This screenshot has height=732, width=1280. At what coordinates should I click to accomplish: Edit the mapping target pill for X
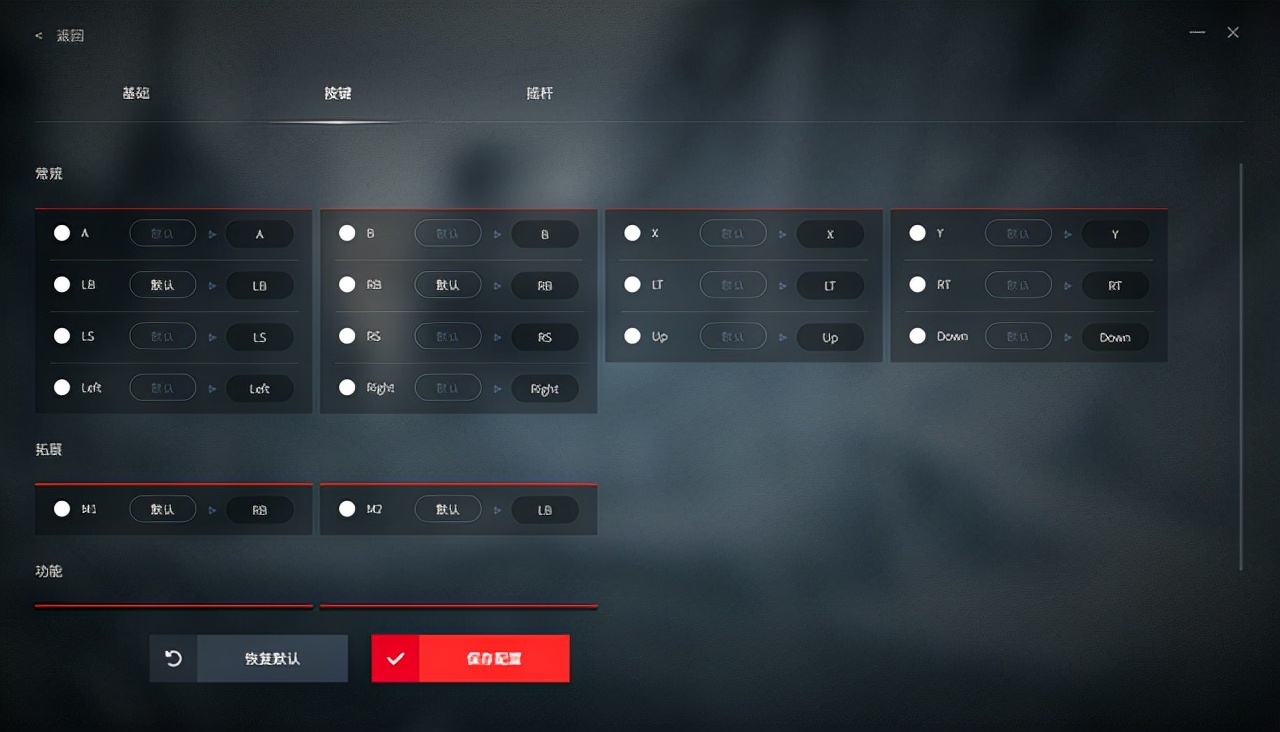click(830, 234)
